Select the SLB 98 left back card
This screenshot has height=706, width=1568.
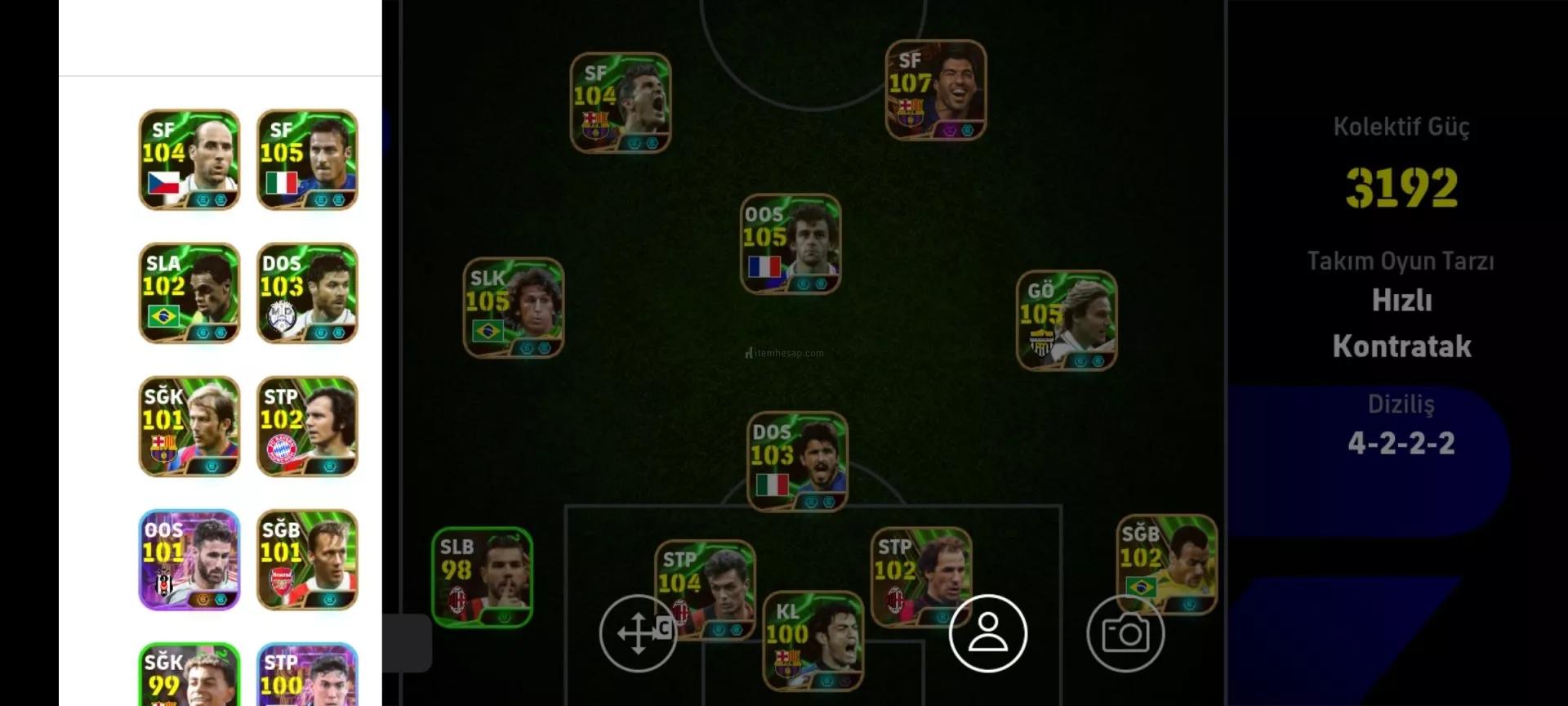tap(482, 577)
